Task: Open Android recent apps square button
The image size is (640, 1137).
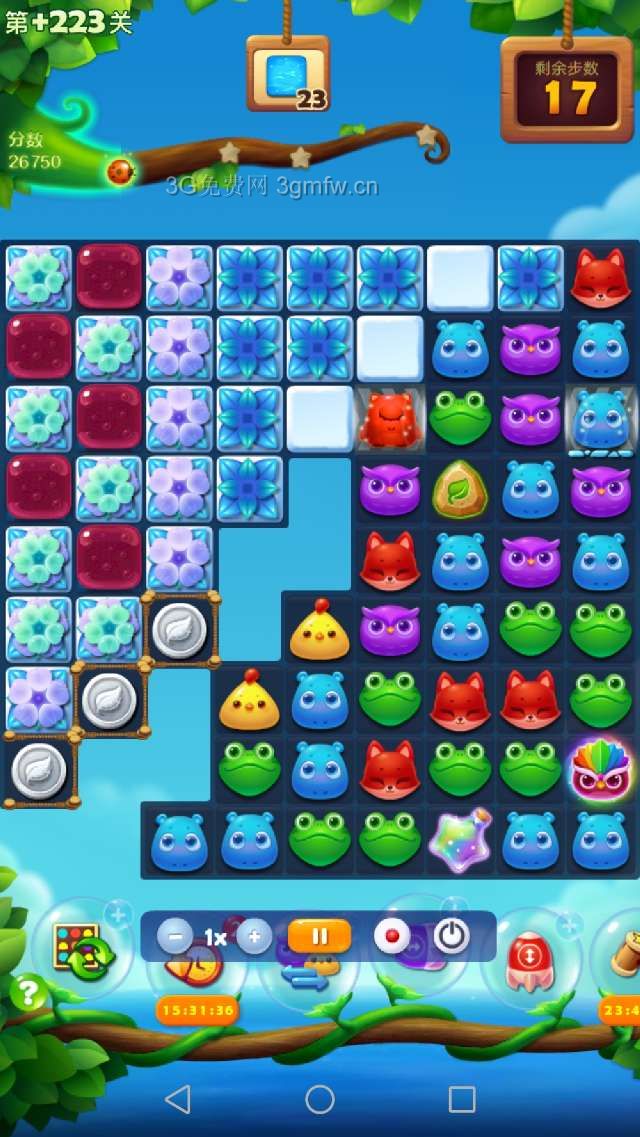Action: (x=462, y=1099)
